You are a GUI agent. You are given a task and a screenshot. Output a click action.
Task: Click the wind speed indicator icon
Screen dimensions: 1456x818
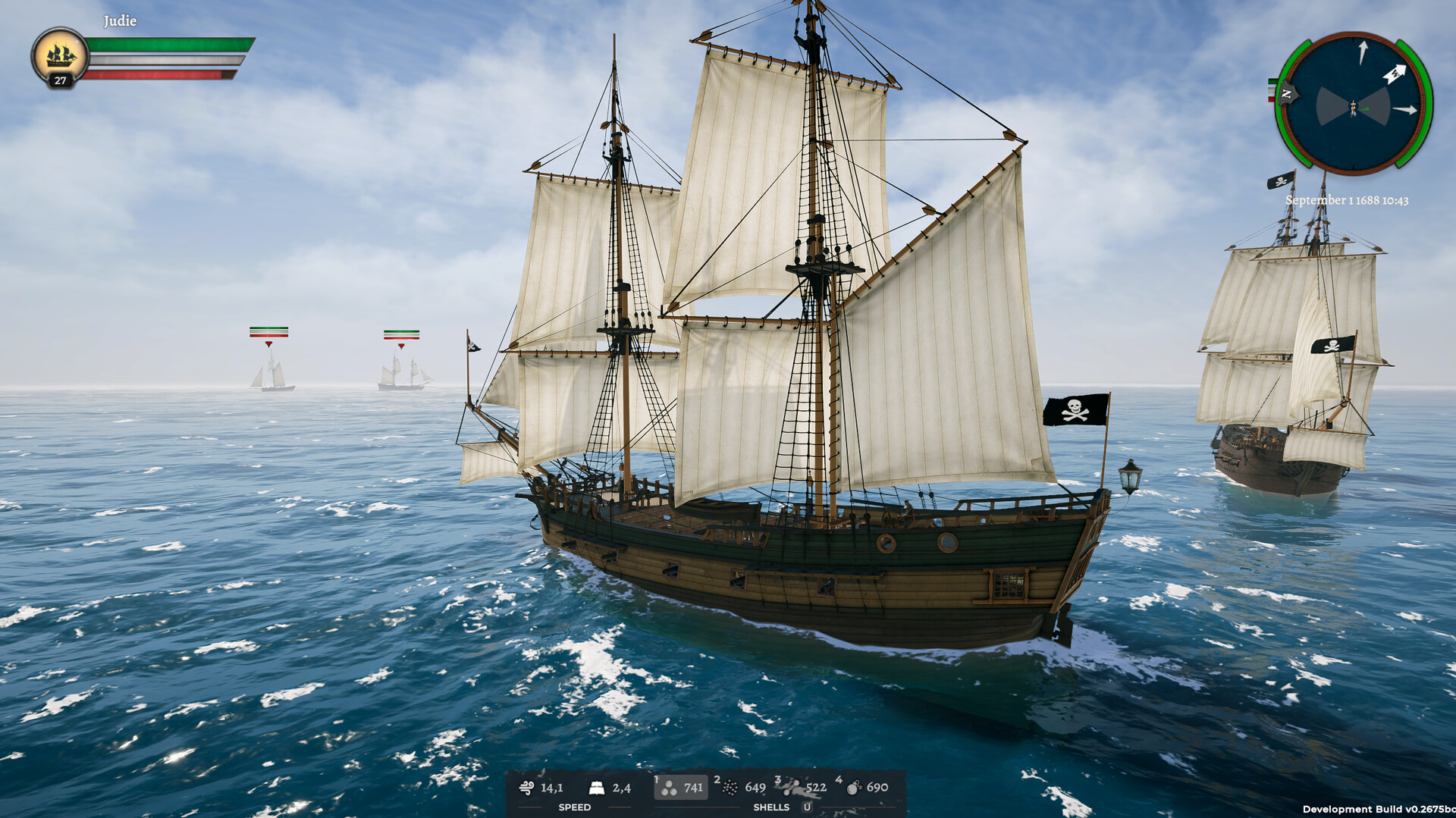pyautogui.click(x=526, y=788)
